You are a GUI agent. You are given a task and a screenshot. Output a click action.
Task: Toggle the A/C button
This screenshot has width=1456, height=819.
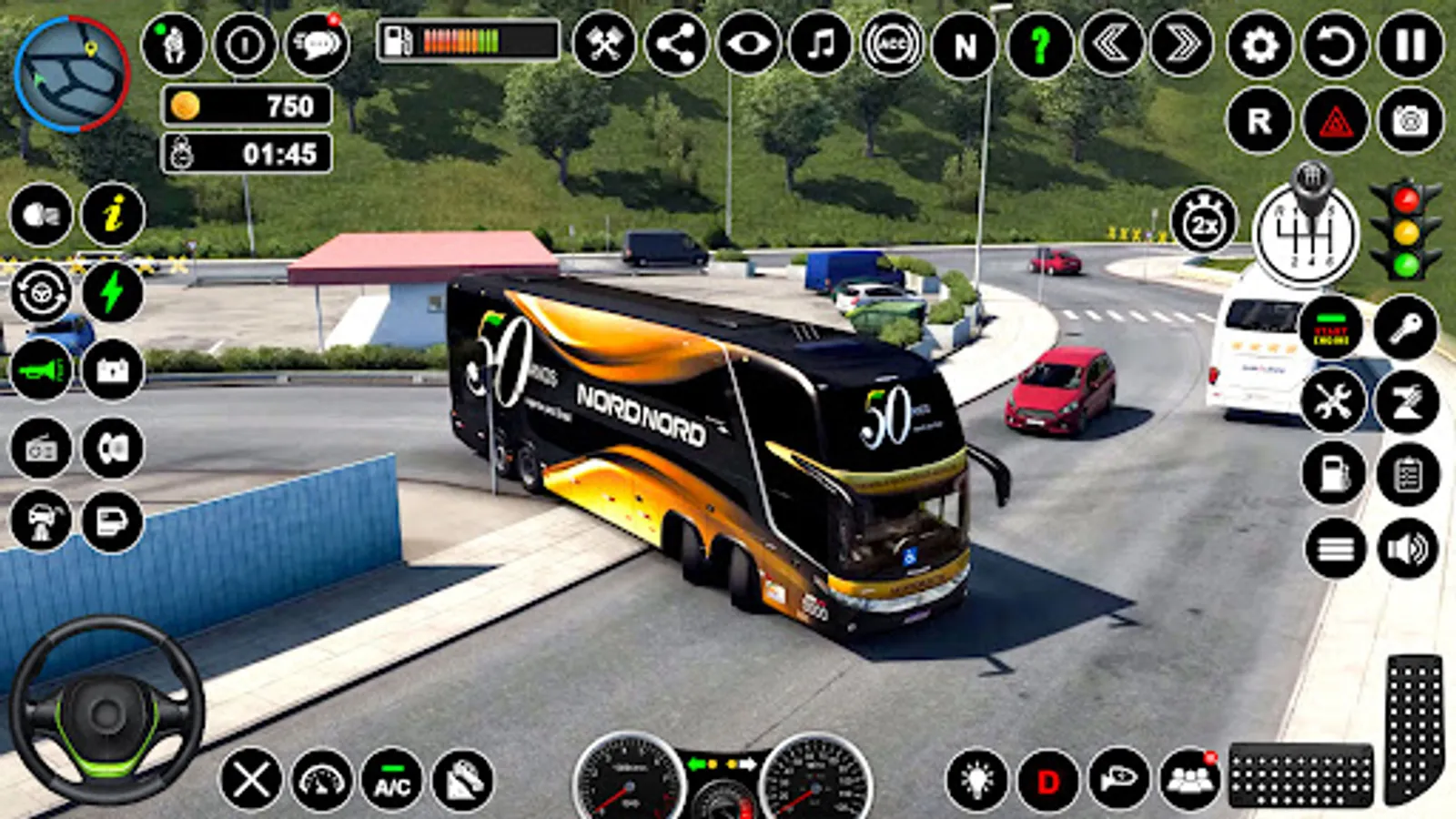[392, 781]
